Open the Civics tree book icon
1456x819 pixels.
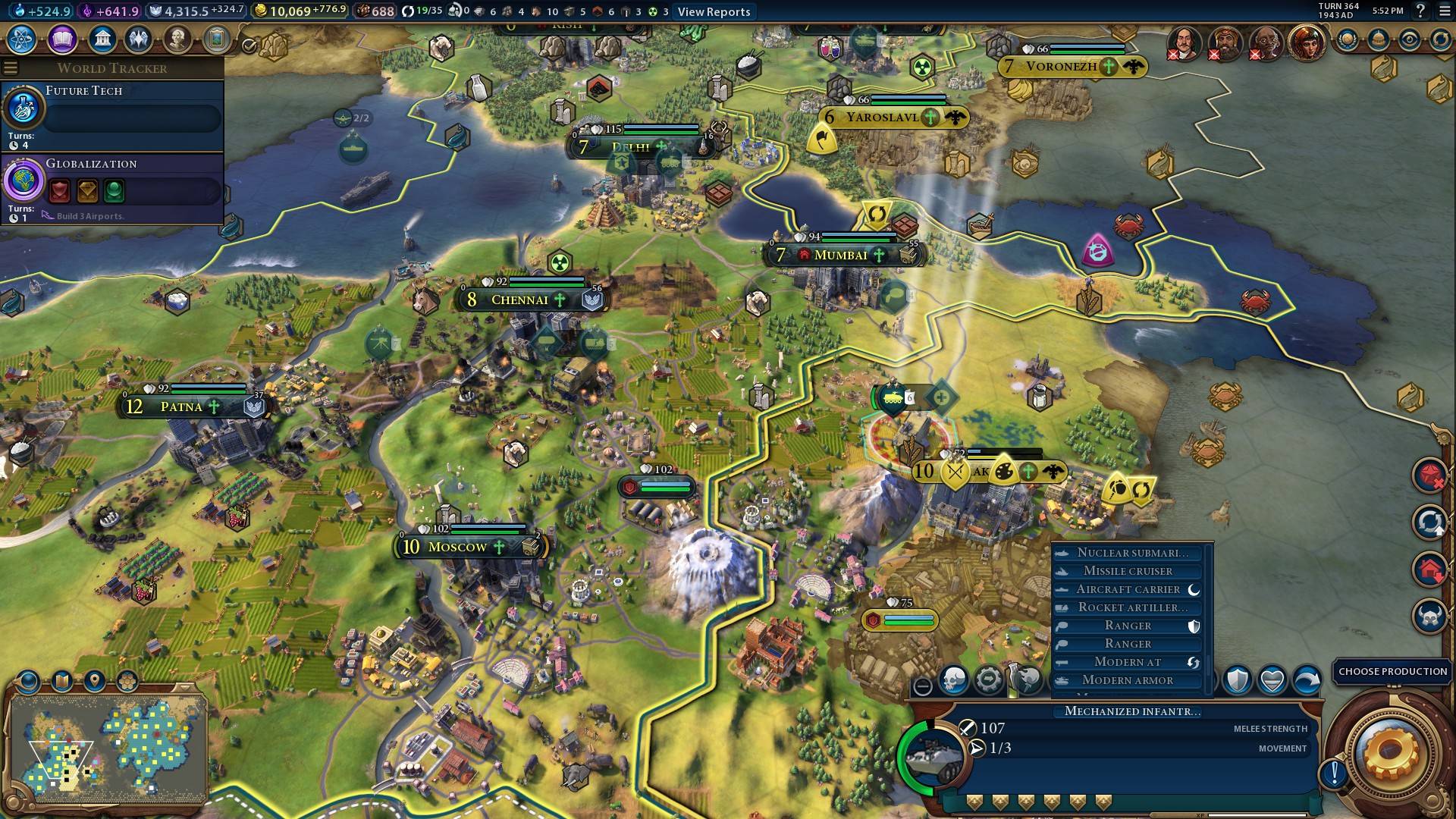pos(61,36)
